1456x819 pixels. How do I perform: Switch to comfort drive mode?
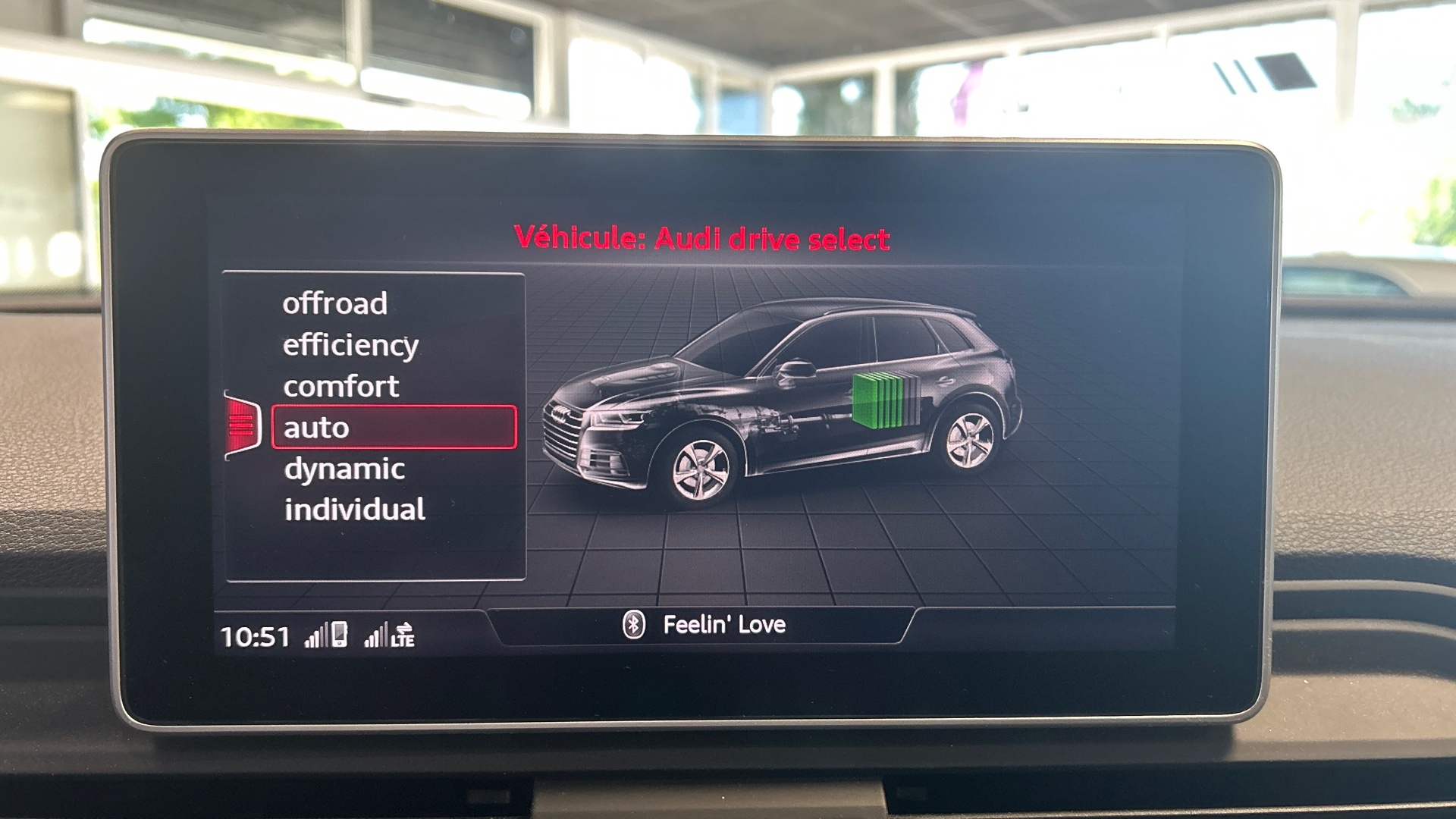pyautogui.click(x=340, y=387)
